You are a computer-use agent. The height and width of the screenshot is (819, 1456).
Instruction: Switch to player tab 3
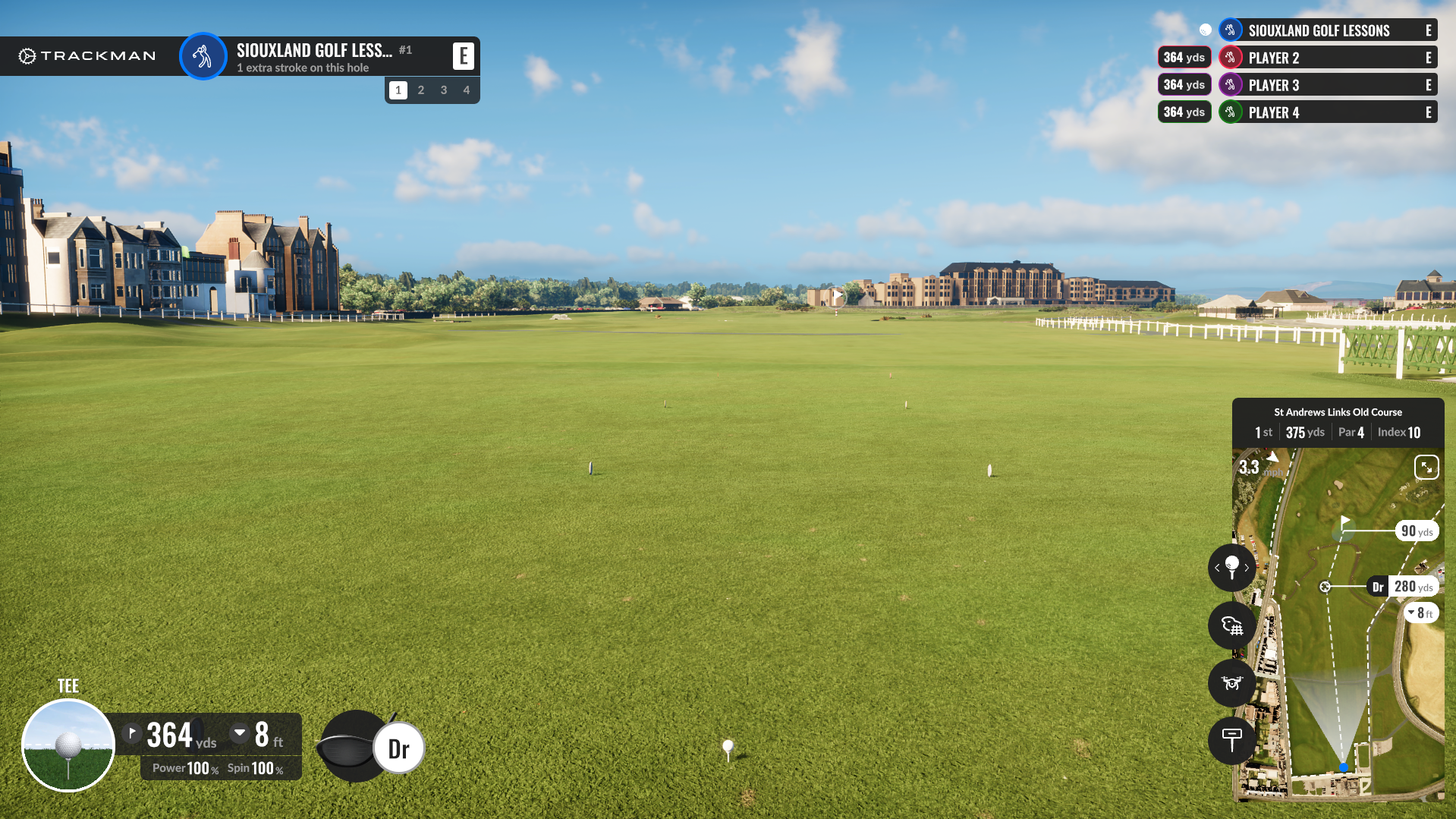click(x=444, y=90)
